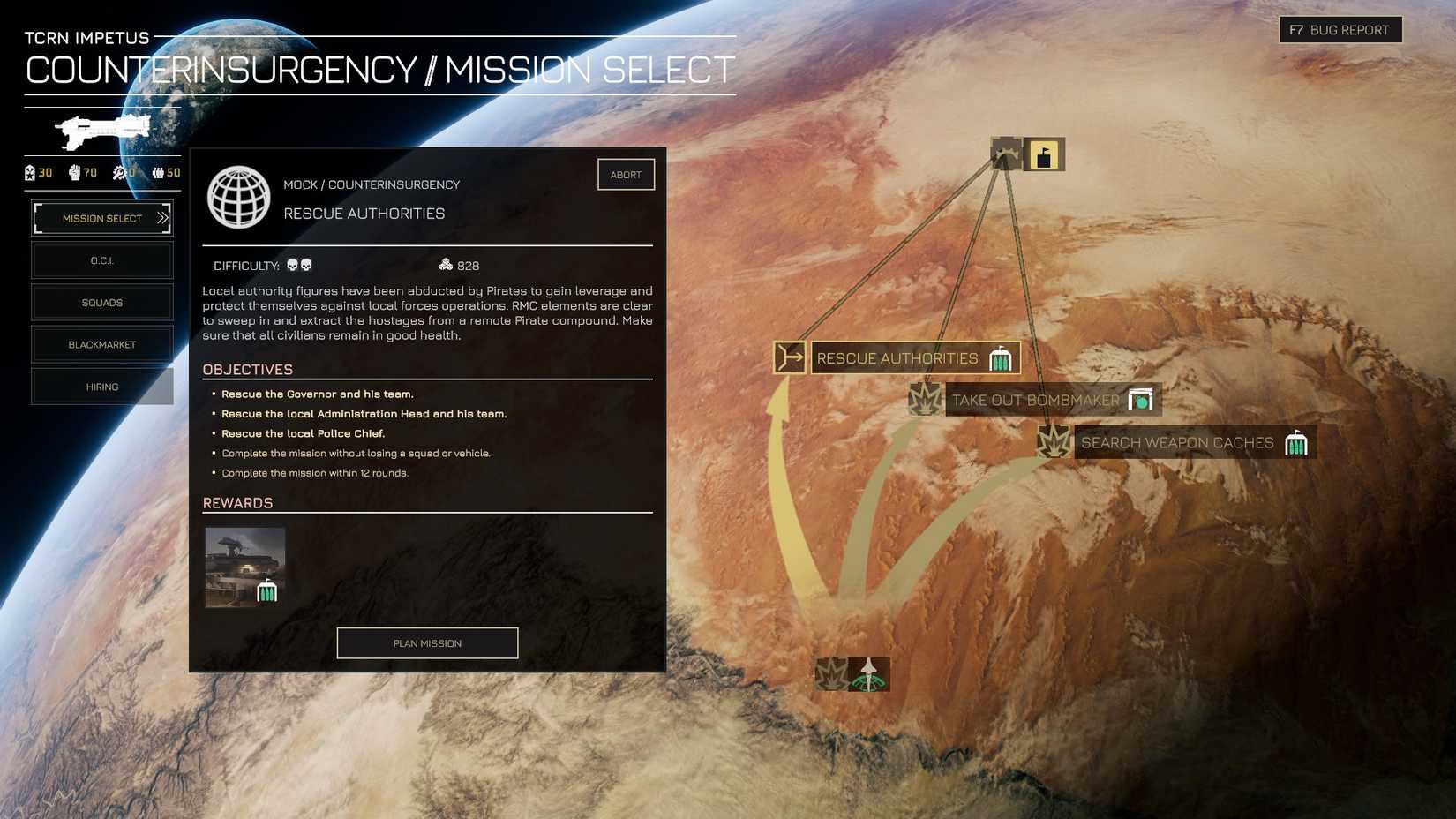Open the Squads screen
The width and height of the screenshot is (1456, 819).
[x=101, y=302]
